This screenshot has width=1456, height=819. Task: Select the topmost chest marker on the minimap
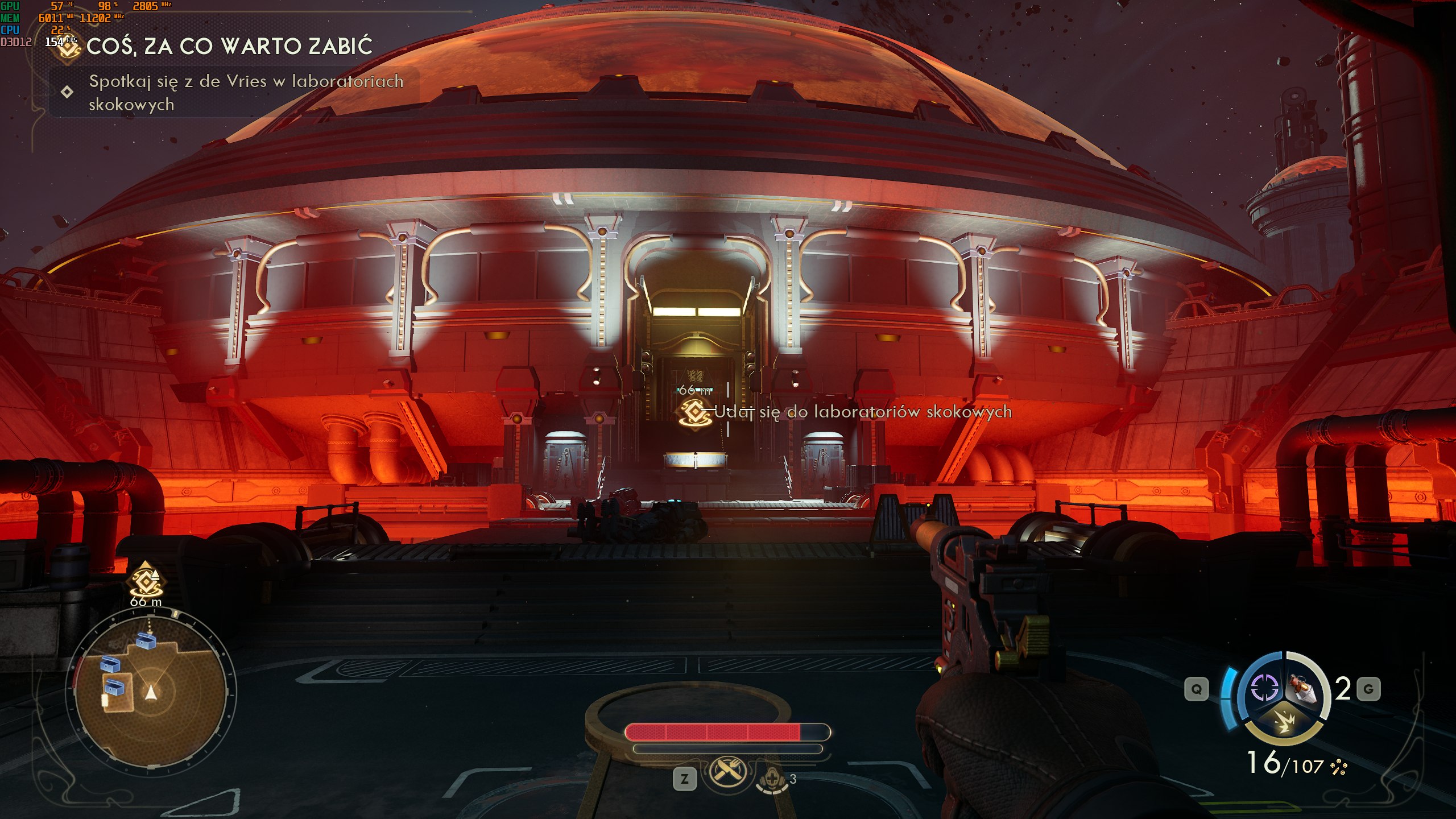146,641
